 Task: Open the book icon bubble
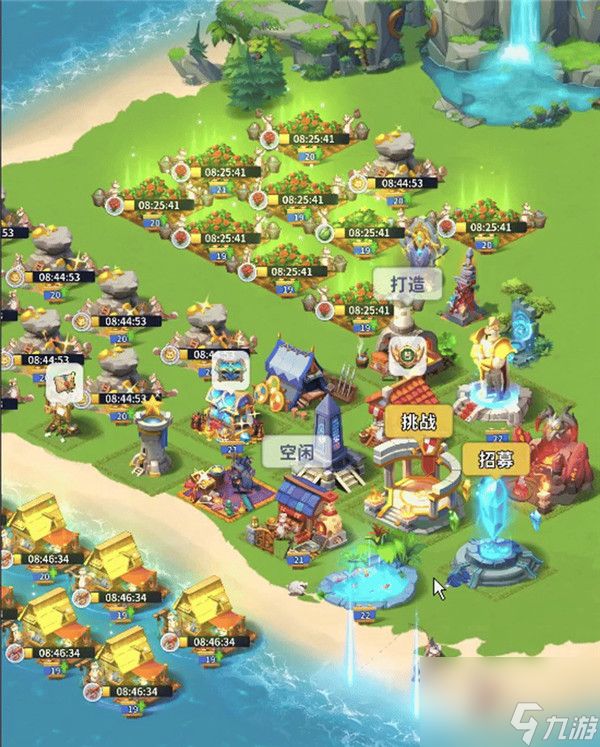click(x=67, y=382)
